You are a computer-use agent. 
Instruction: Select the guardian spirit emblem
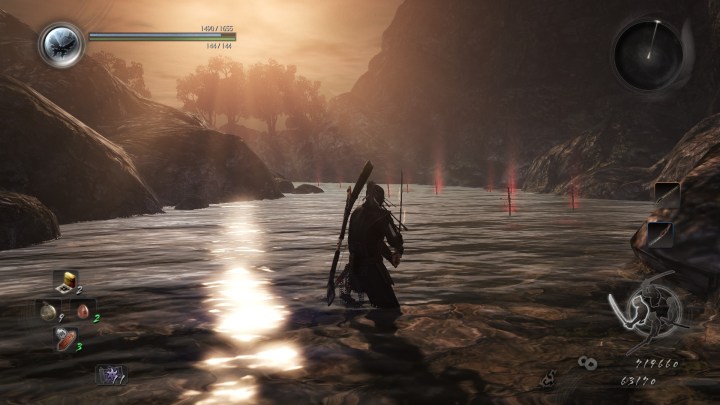click(x=62, y=44)
